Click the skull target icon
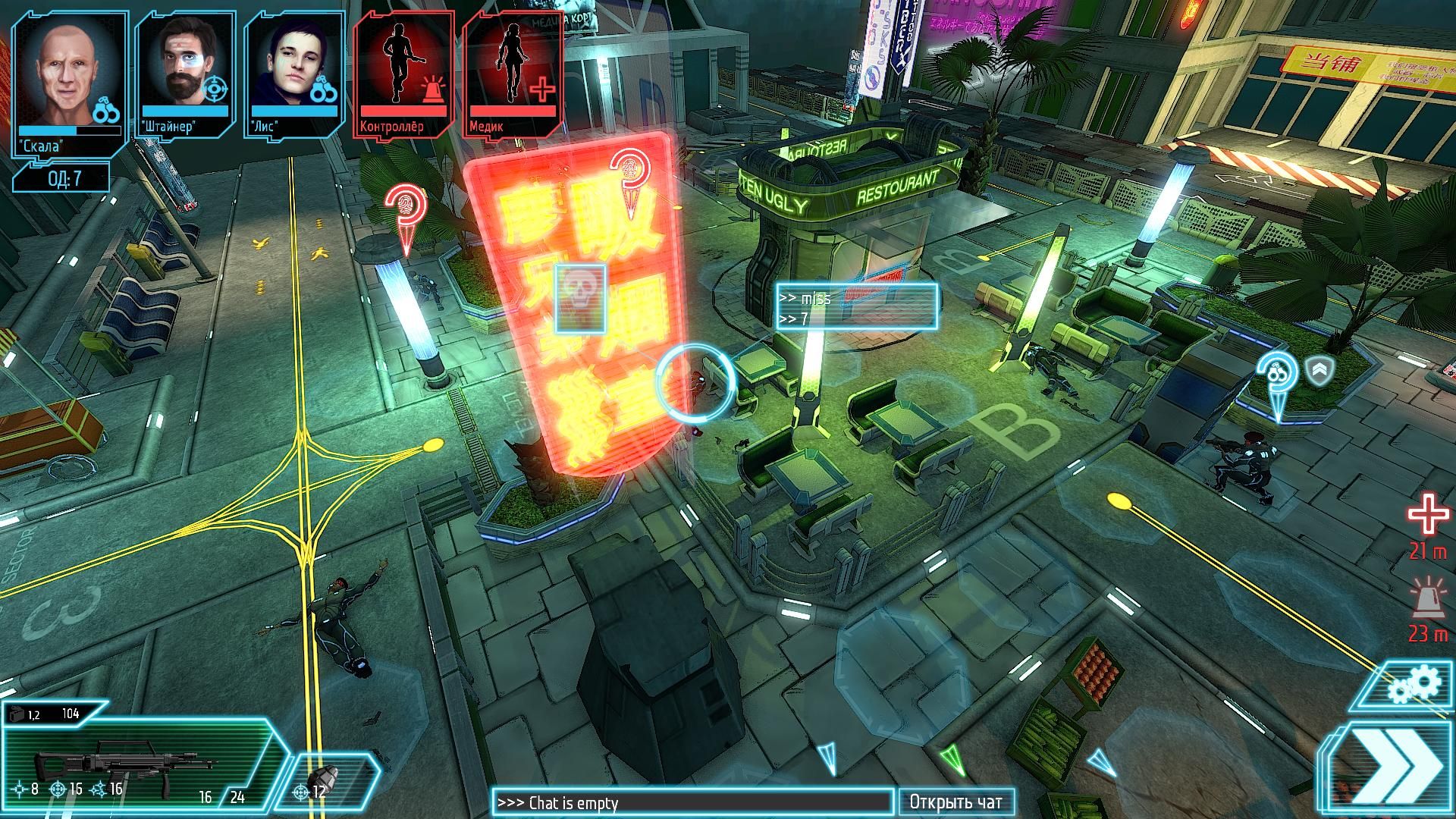This screenshot has height=819, width=1456. (x=580, y=298)
